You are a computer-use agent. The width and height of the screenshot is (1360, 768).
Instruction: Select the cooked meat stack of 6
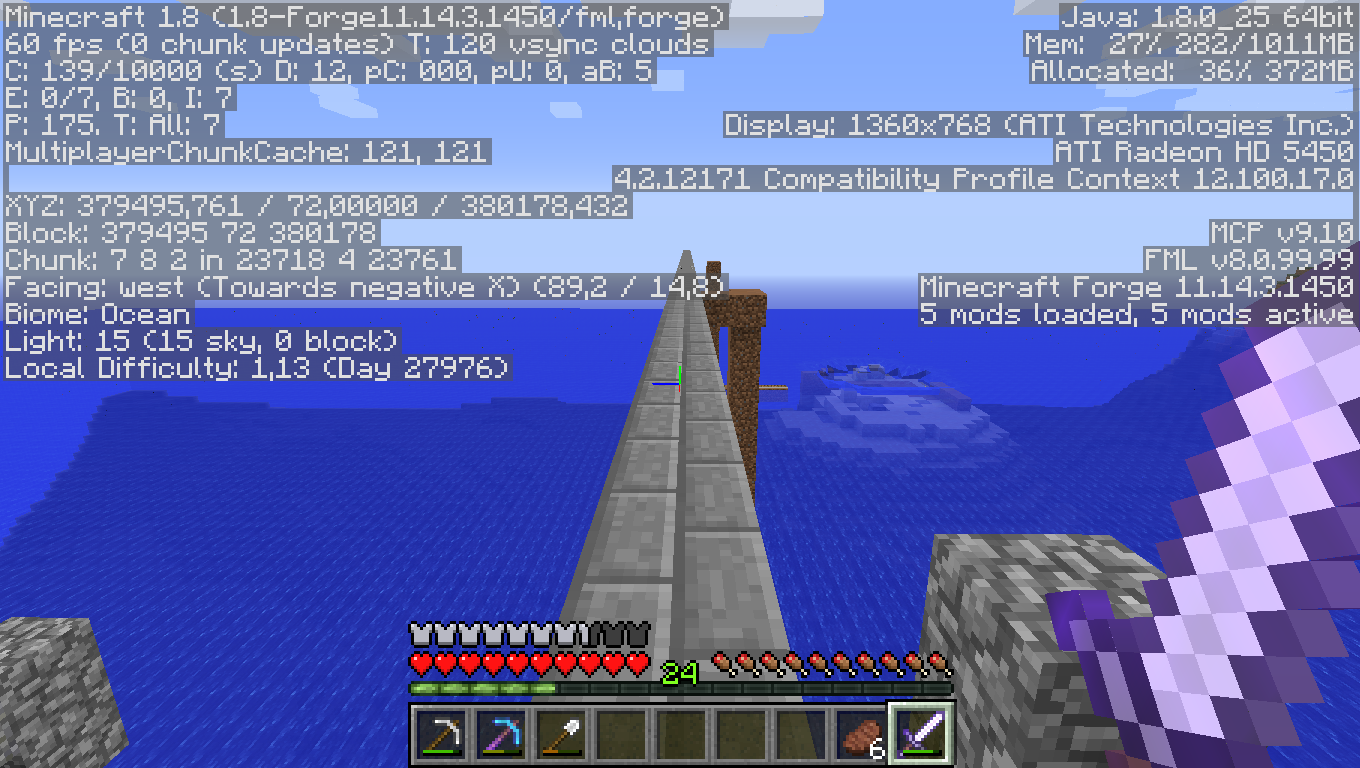tap(861, 735)
